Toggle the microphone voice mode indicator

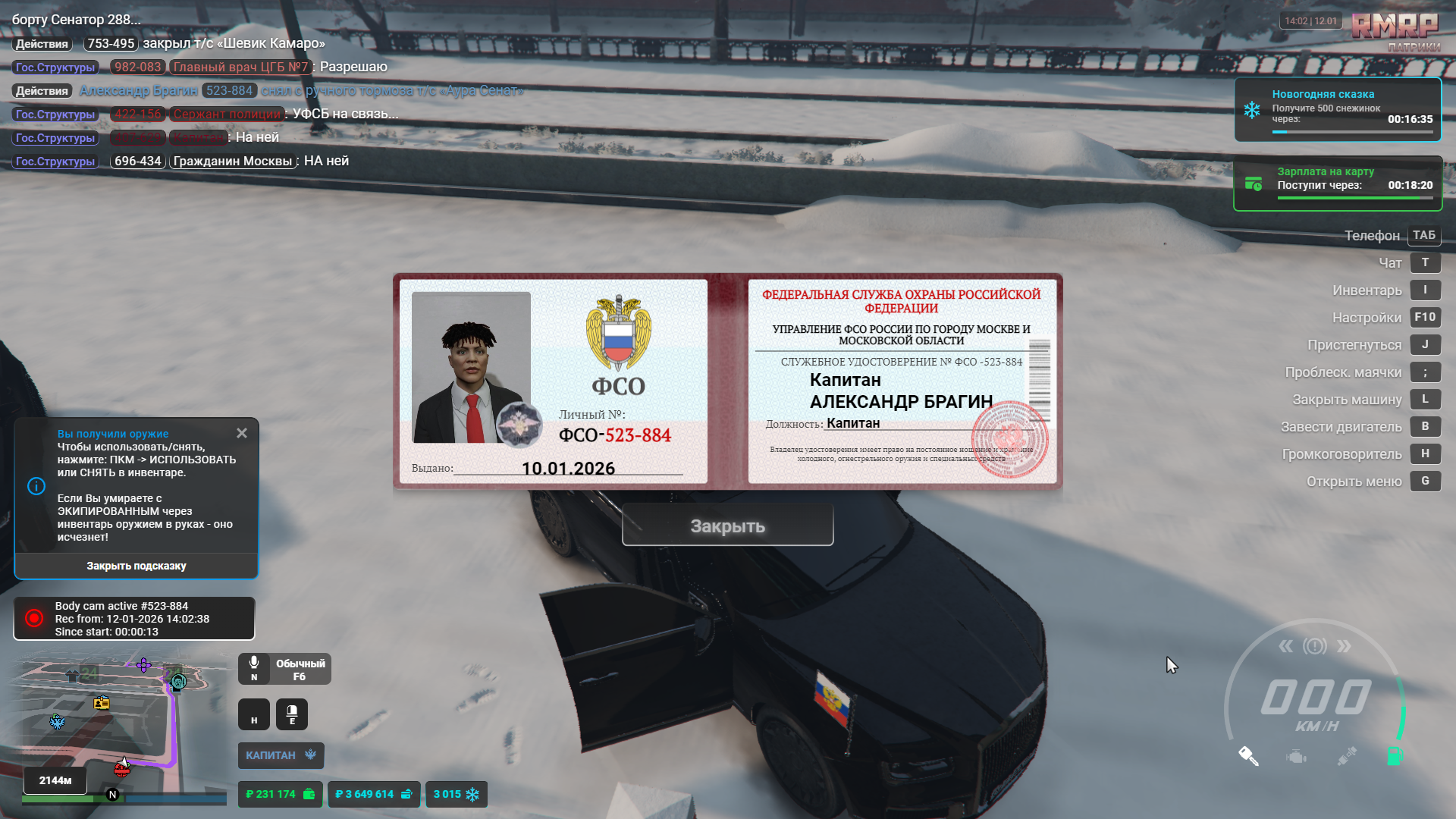(x=284, y=669)
